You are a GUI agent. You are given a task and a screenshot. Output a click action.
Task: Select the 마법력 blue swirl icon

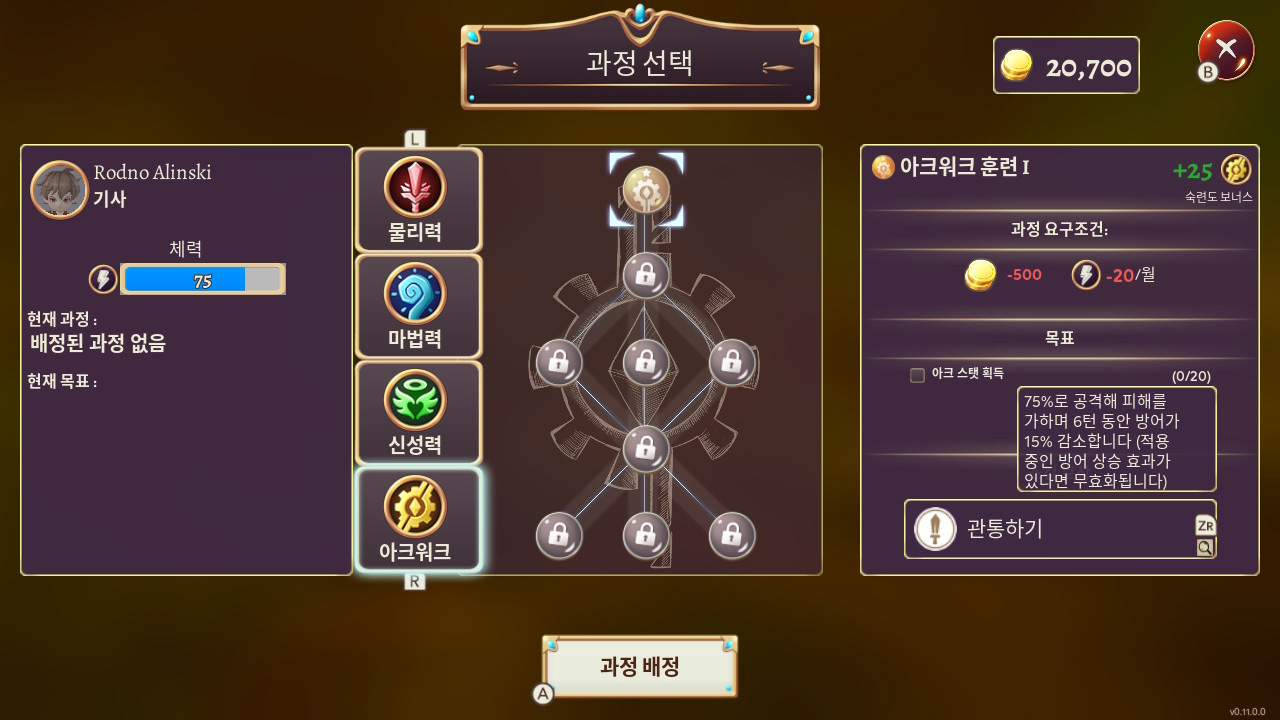click(x=417, y=294)
